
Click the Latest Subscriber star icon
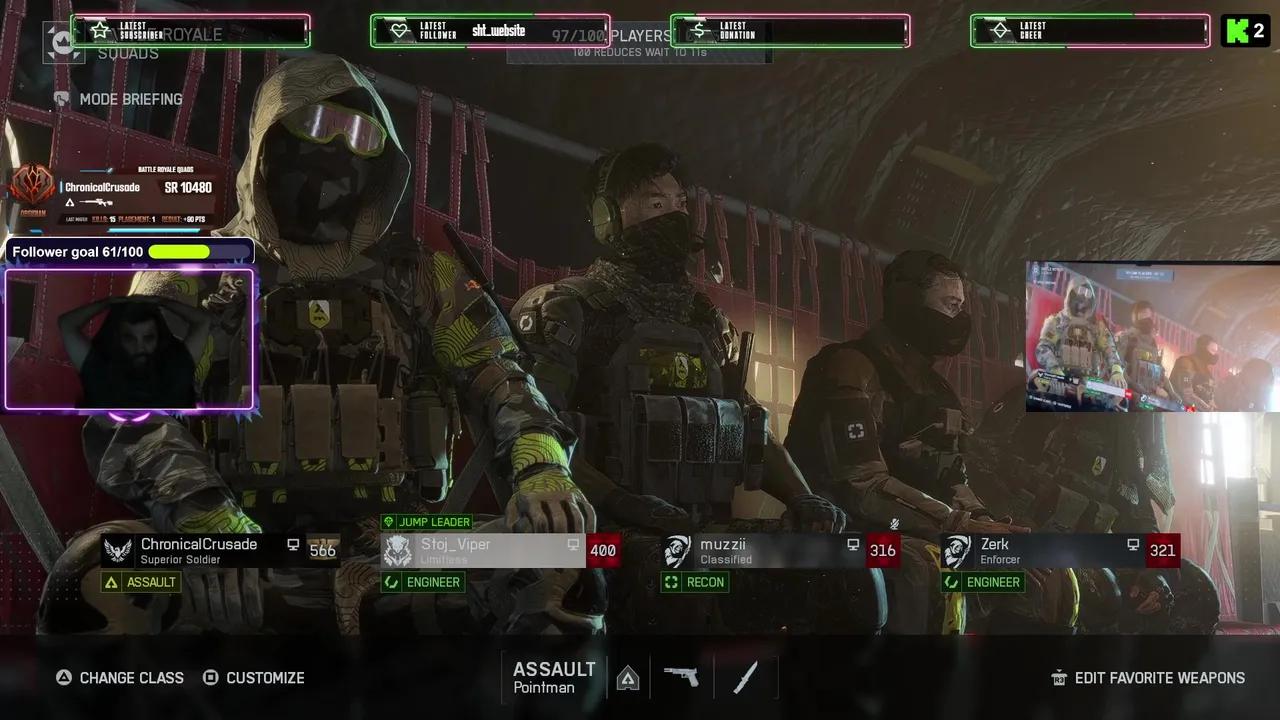coord(99,30)
